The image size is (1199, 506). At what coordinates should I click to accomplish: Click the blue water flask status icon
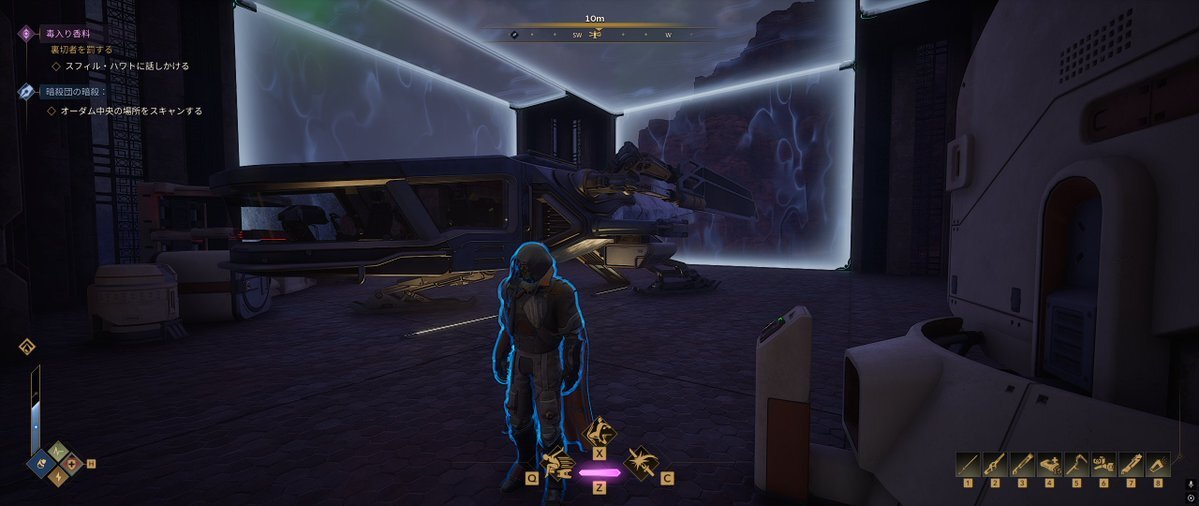point(43,462)
